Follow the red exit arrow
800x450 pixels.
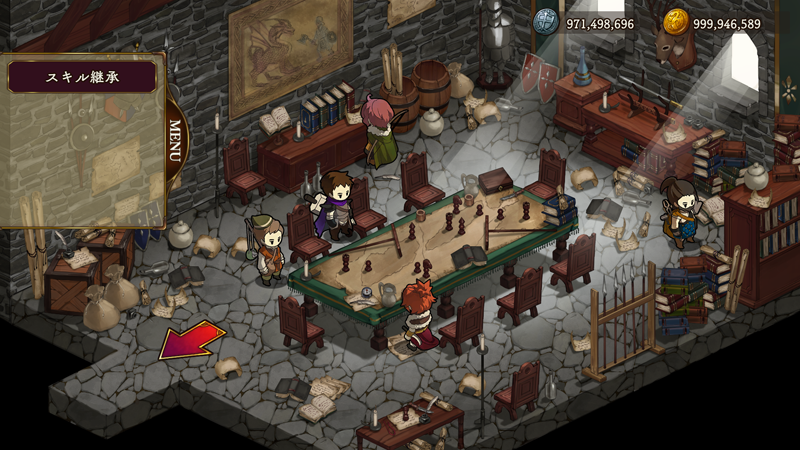190,340
